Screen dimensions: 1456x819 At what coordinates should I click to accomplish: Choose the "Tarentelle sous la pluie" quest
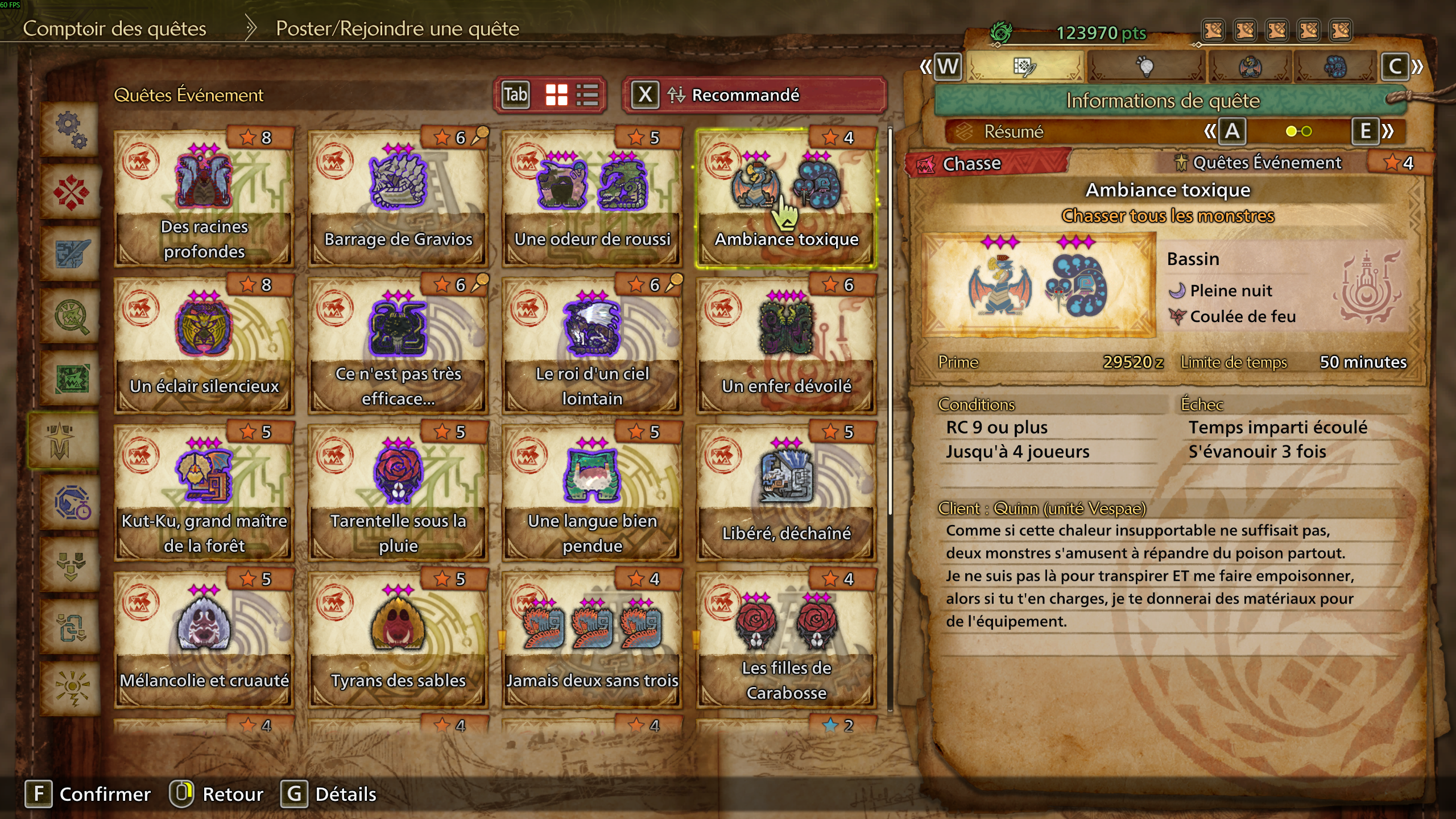pyautogui.click(x=398, y=493)
